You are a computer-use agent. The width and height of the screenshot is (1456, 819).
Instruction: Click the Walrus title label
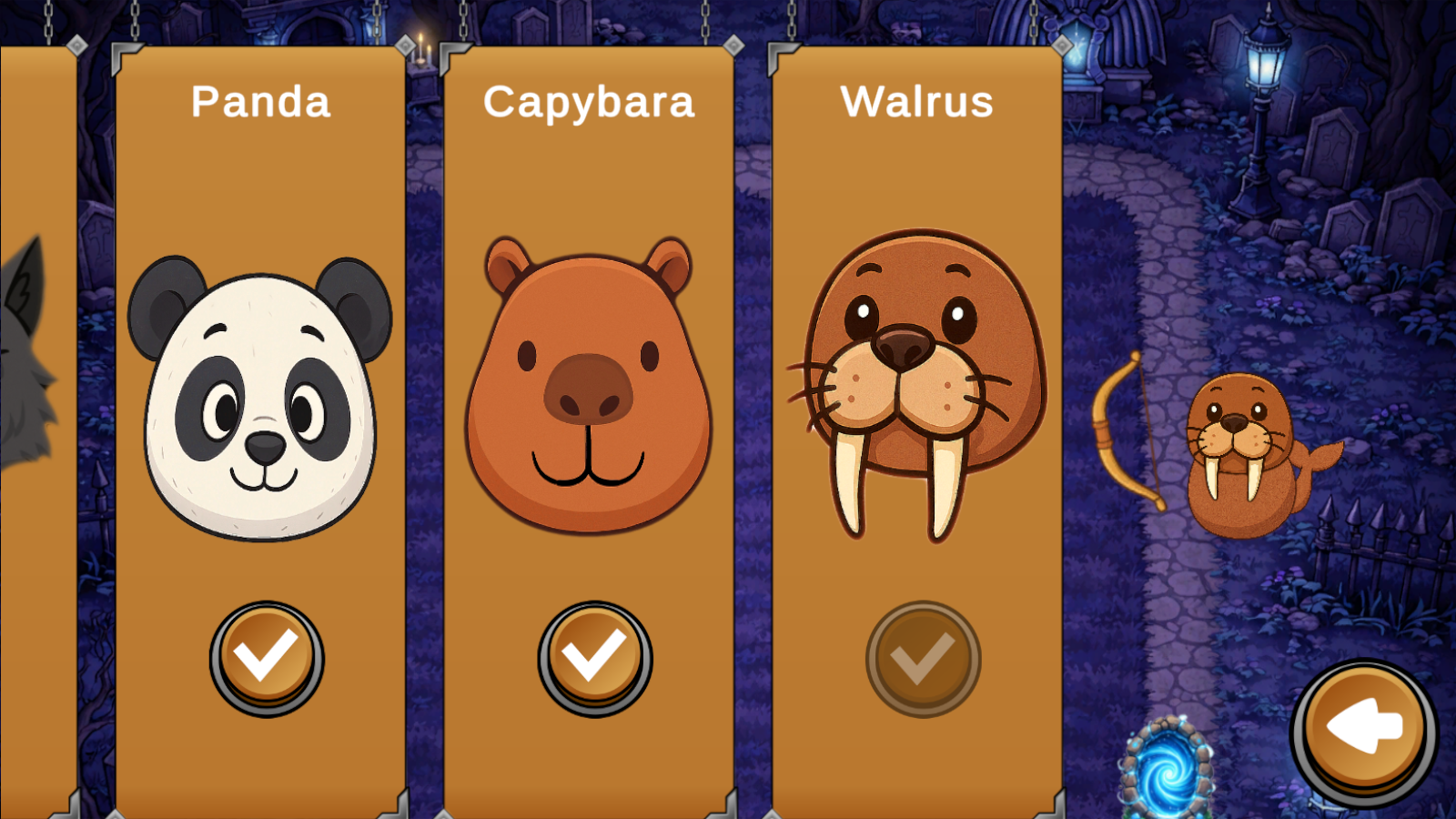pos(916,102)
